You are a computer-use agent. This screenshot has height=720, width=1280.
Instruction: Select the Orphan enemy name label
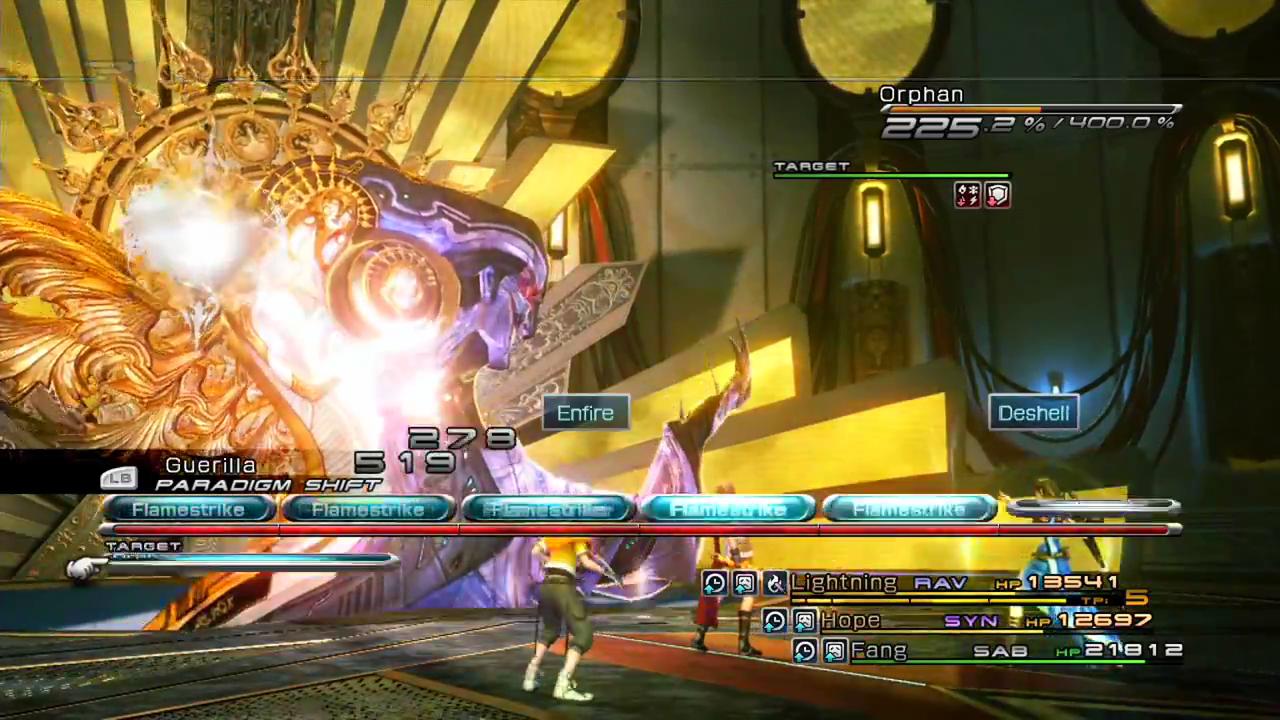coord(921,95)
